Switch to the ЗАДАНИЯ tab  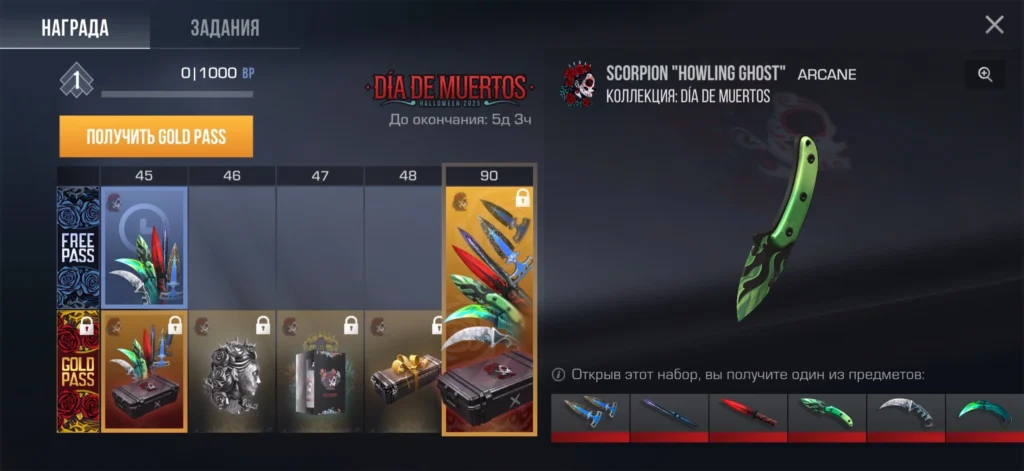point(225,27)
